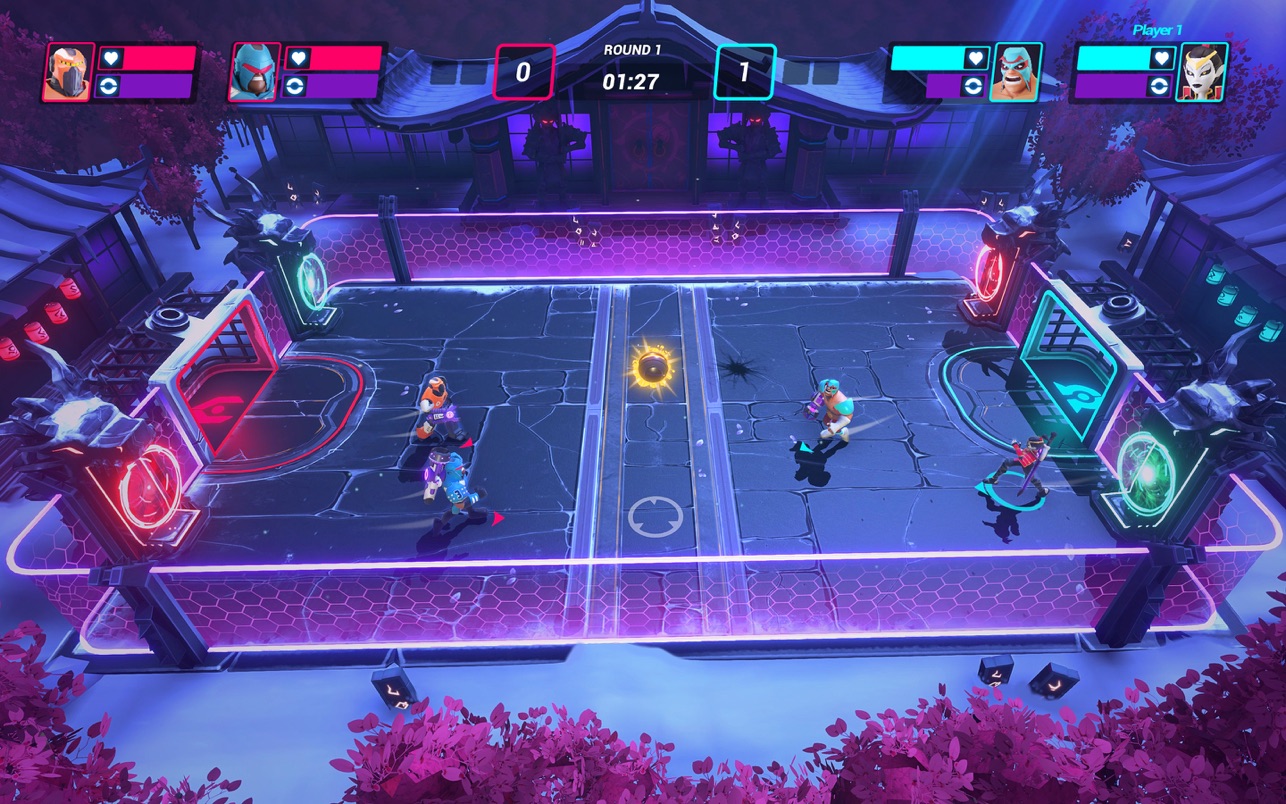Select the teal luchador mask portrait
Image resolution: width=1286 pixels, height=804 pixels.
(x=1016, y=72)
